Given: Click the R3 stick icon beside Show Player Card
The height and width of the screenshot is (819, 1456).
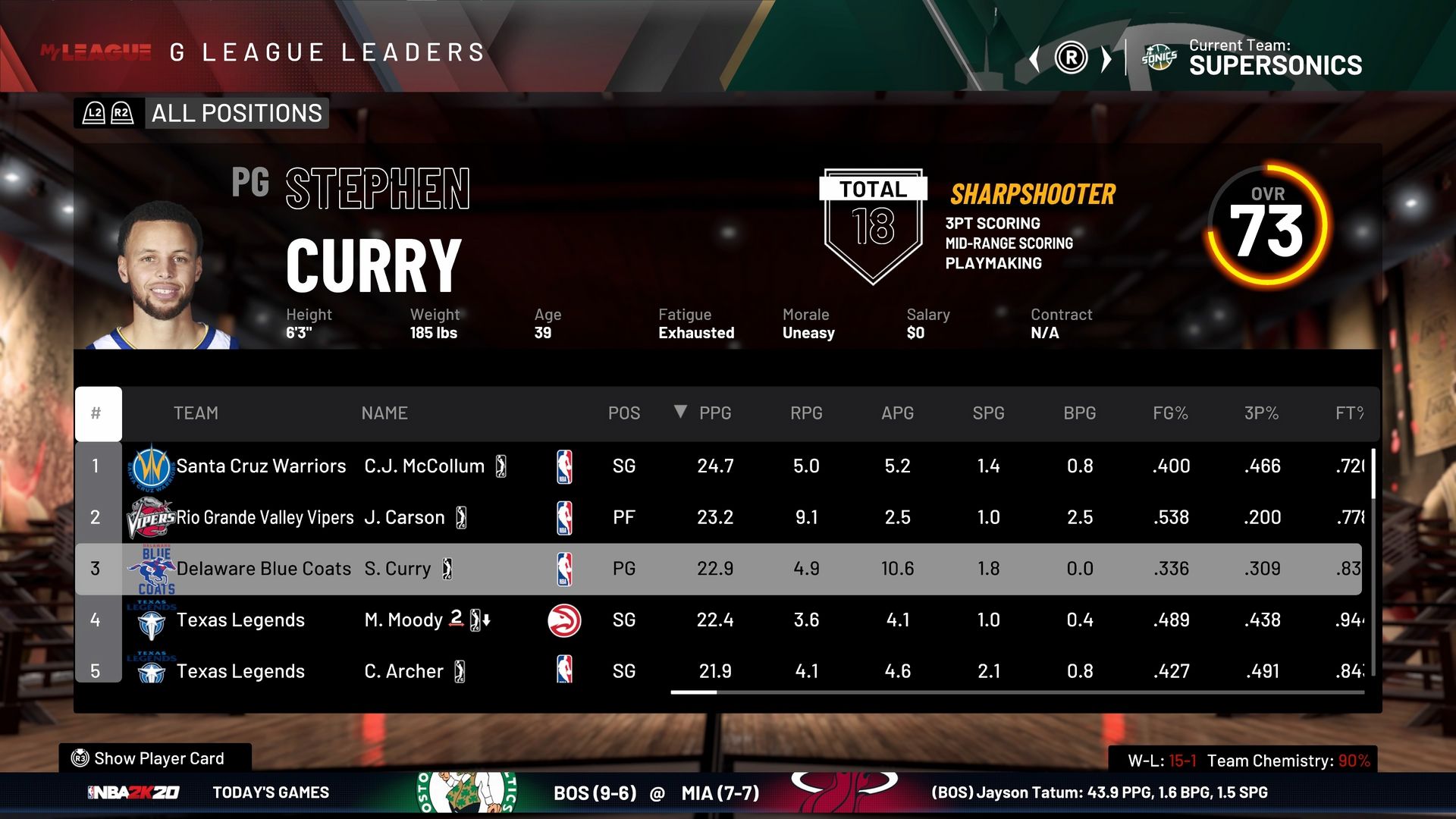Looking at the screenshot, I should click(80, 758).
